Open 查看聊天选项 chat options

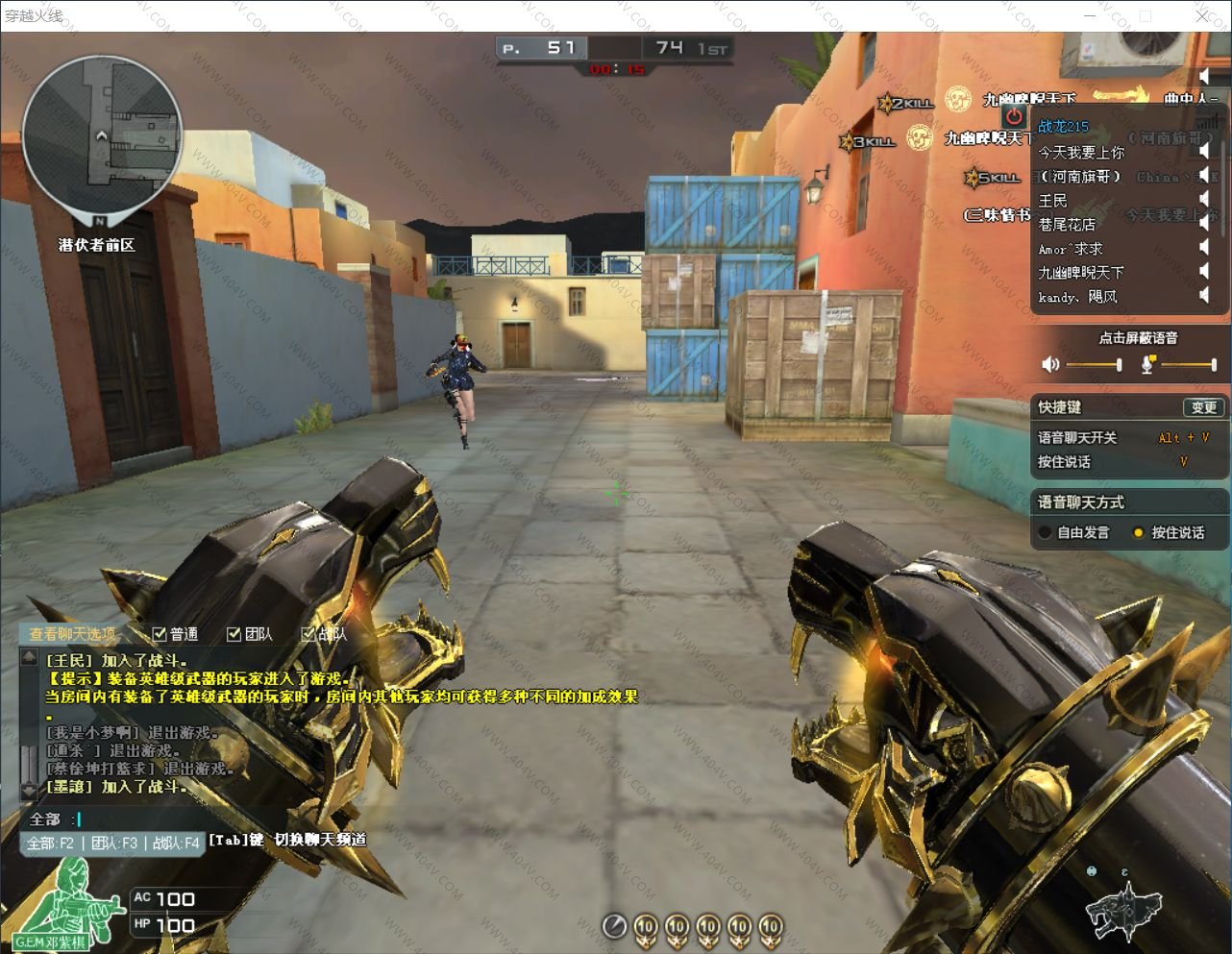tap(72, 634)
